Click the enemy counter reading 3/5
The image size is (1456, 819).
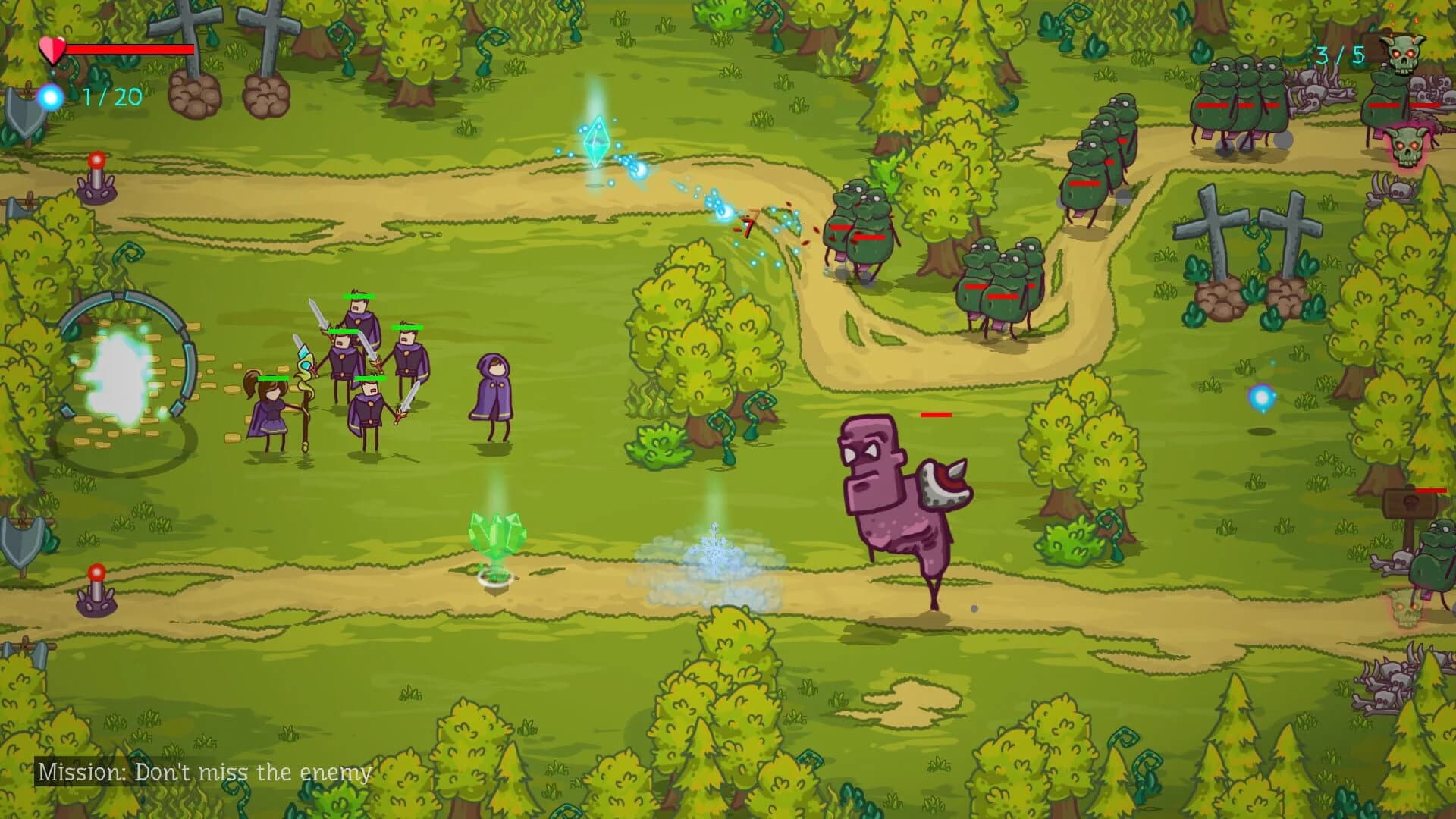(x=1342, y=55)
